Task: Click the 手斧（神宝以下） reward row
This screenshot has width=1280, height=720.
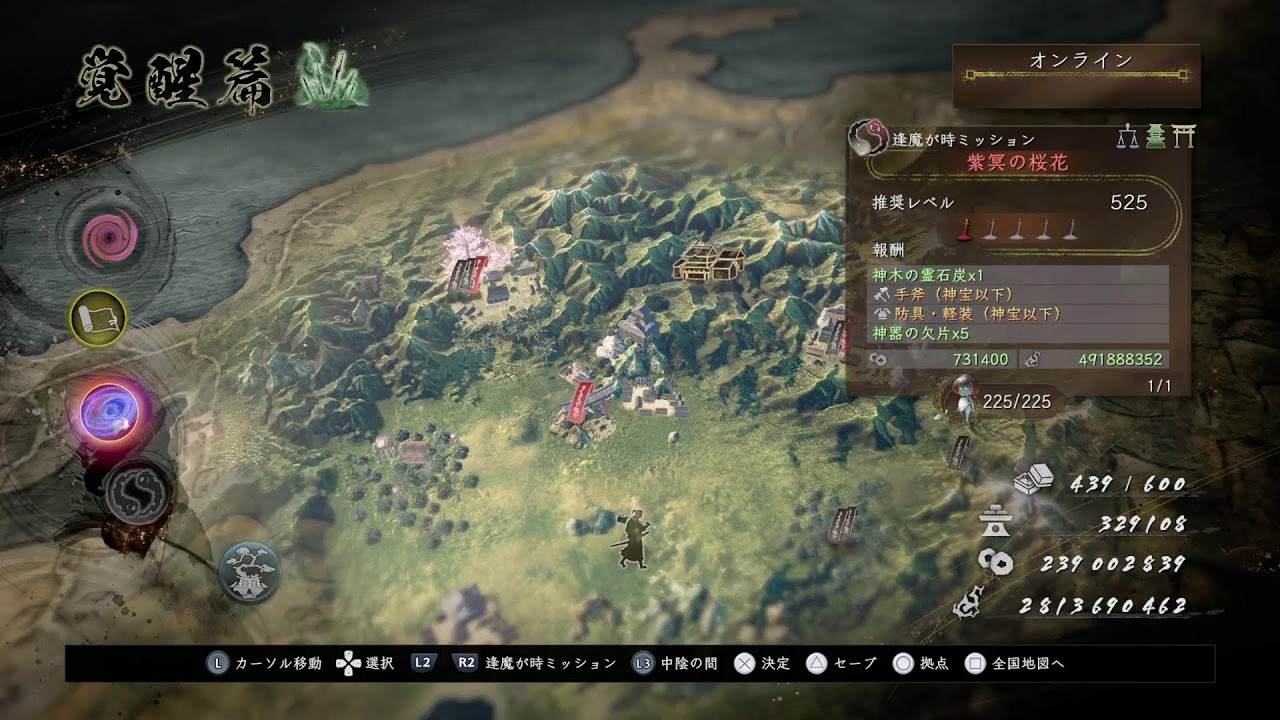Action: coord(1017,294)
